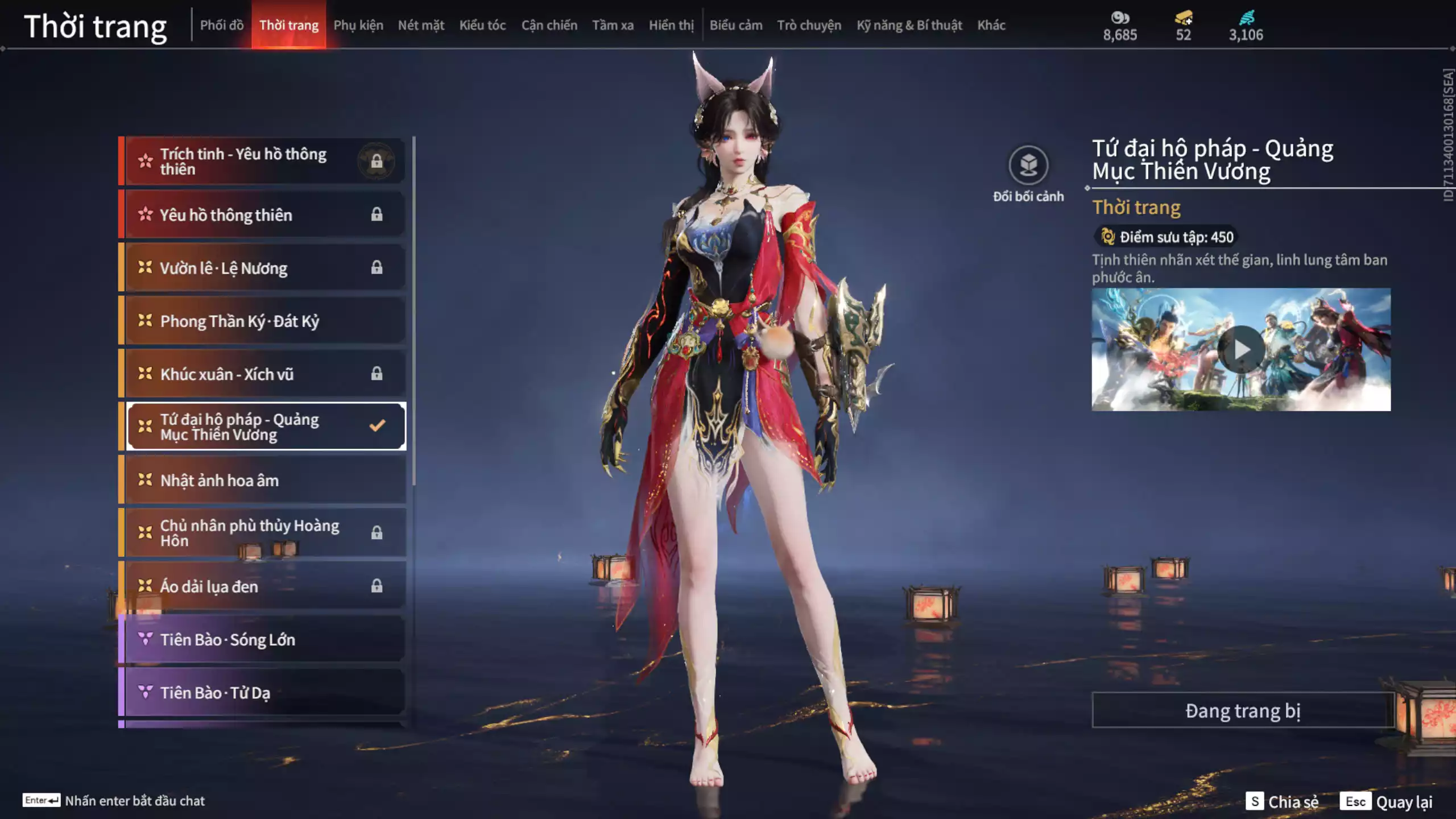Play the outfit preview video
The height and width of the screenshot is (819, 1456).
[x=1240, y=350]
